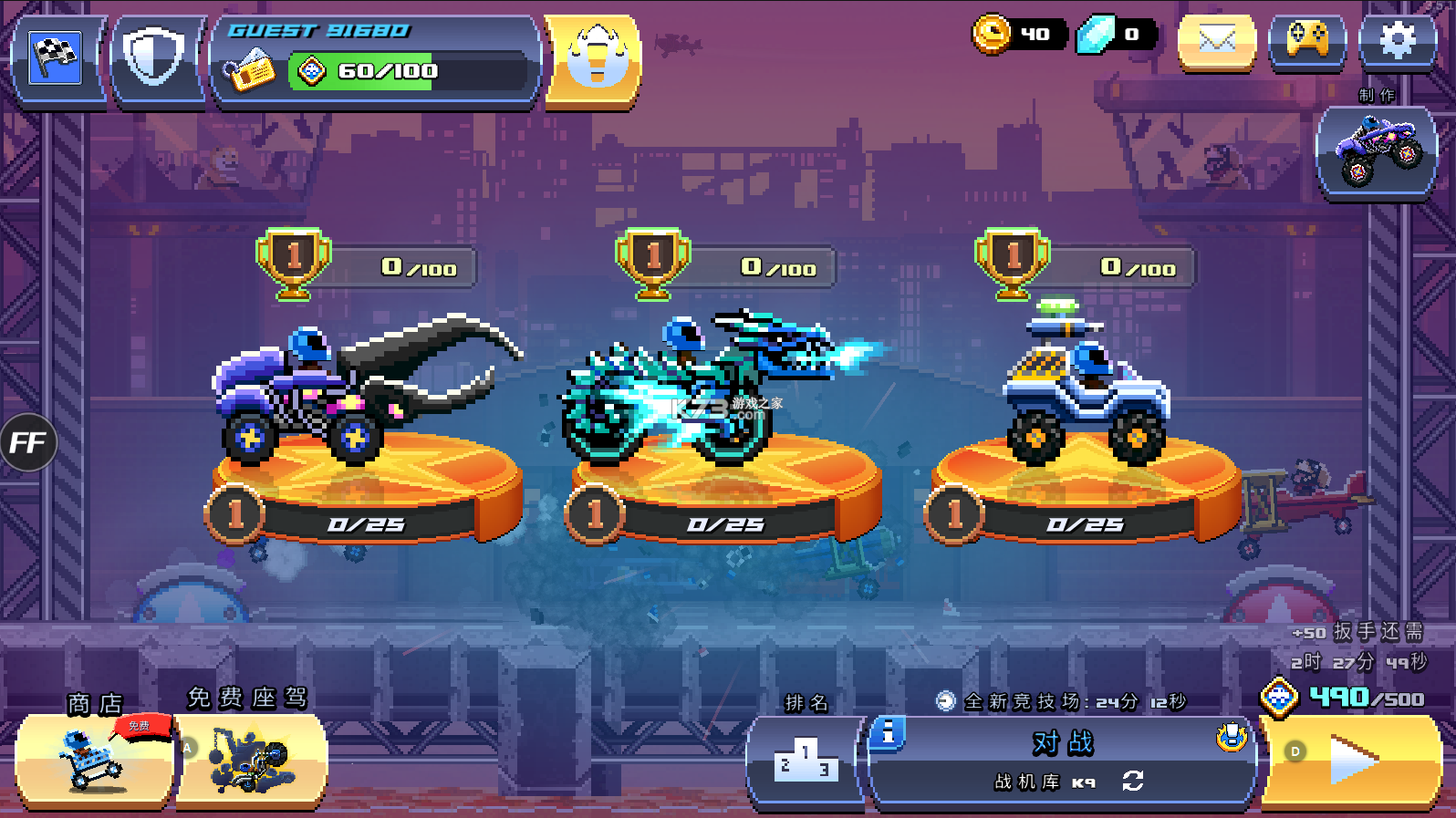Open the gamepad controller menu

[1307, 40]
